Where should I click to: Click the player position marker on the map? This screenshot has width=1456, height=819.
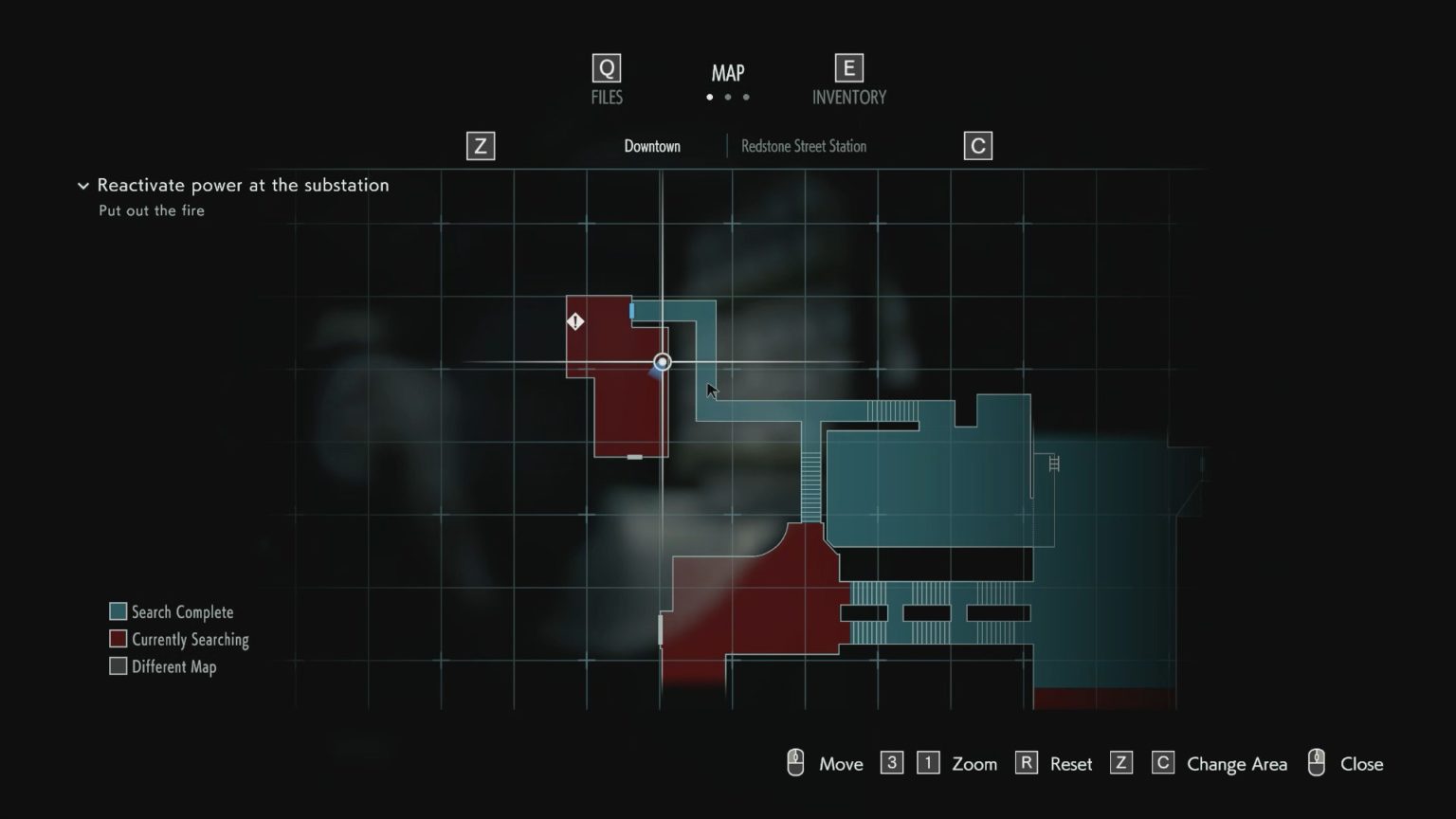[661, 361]
